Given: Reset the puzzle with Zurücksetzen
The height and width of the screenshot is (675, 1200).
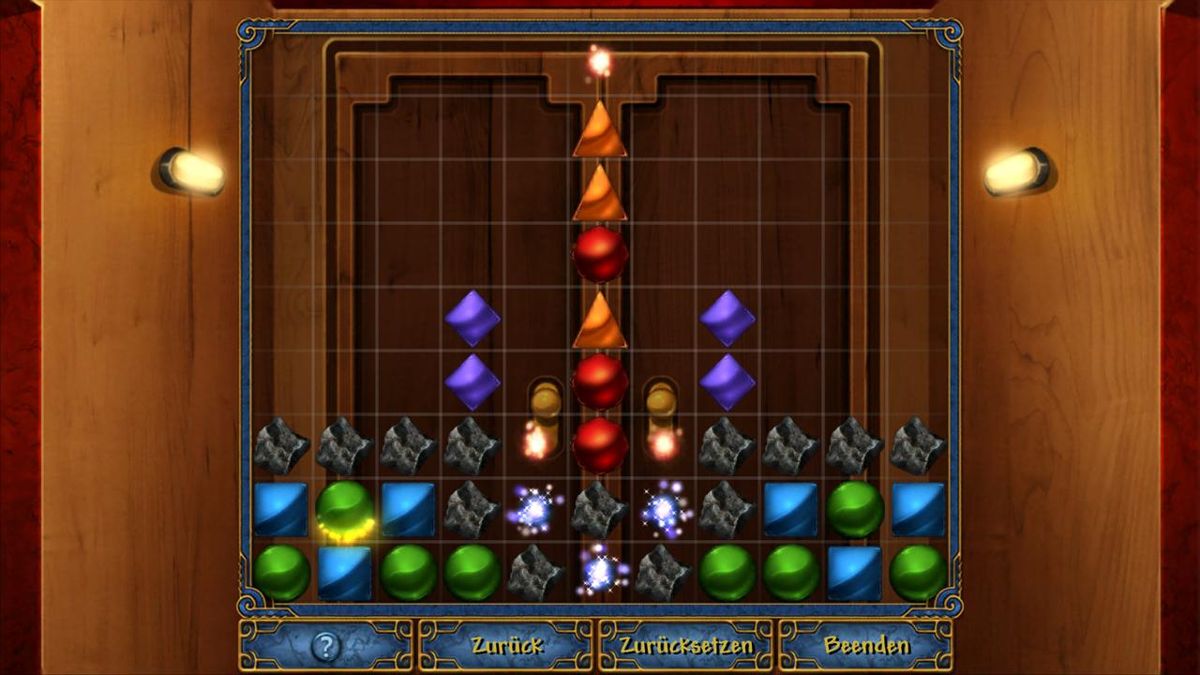Looking at the screenshot, I should pyautogui.click(x=685, y=646).
